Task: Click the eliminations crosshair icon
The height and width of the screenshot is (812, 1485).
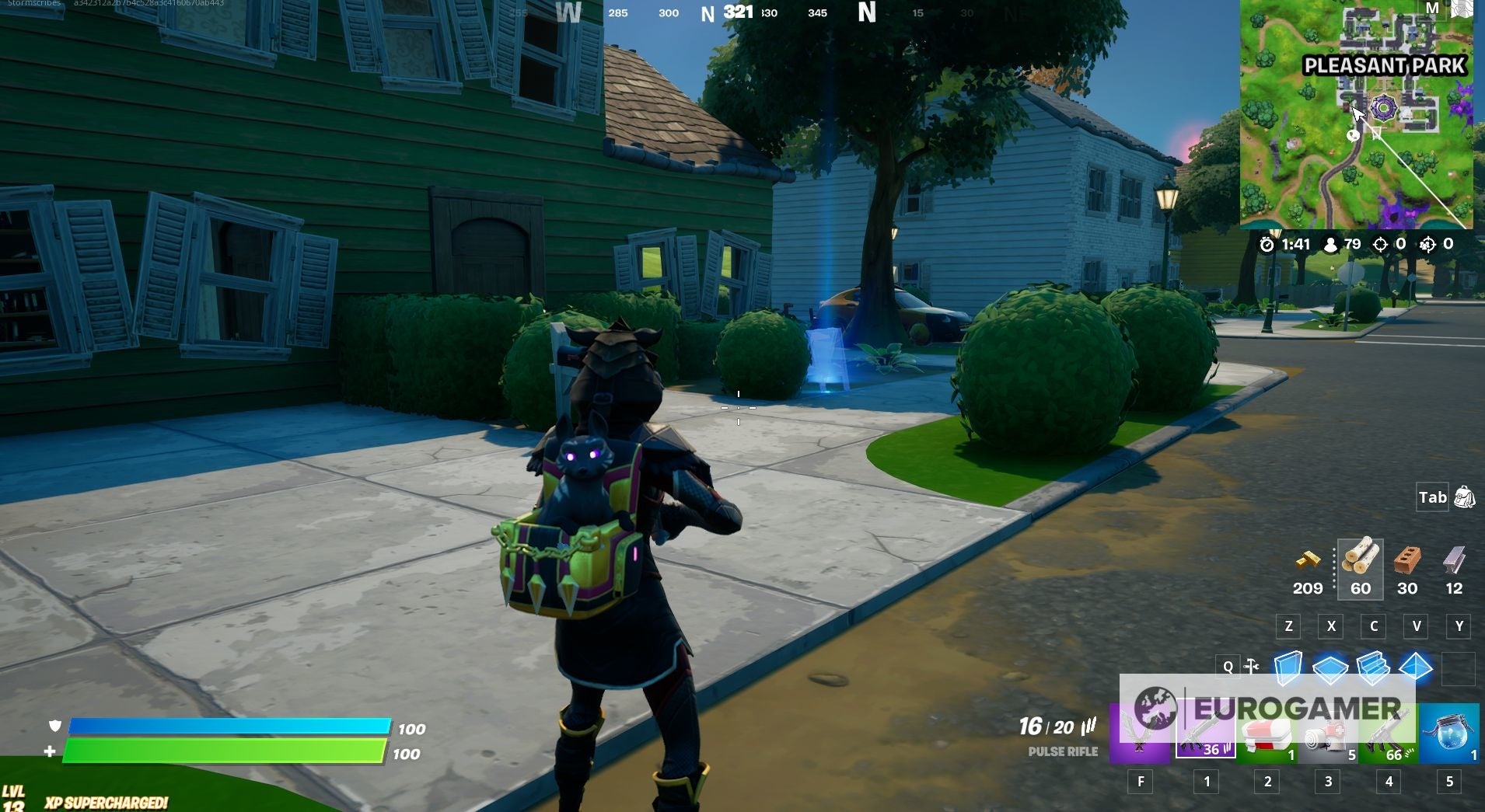Action: pos(1382,243)
